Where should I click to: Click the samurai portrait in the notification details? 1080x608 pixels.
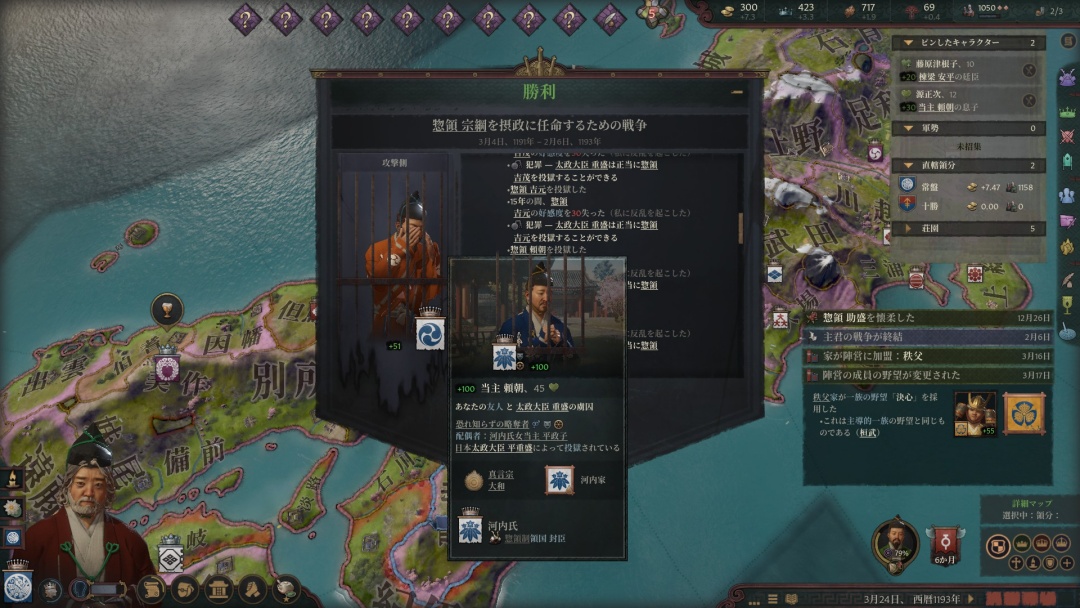coord(974,413)
